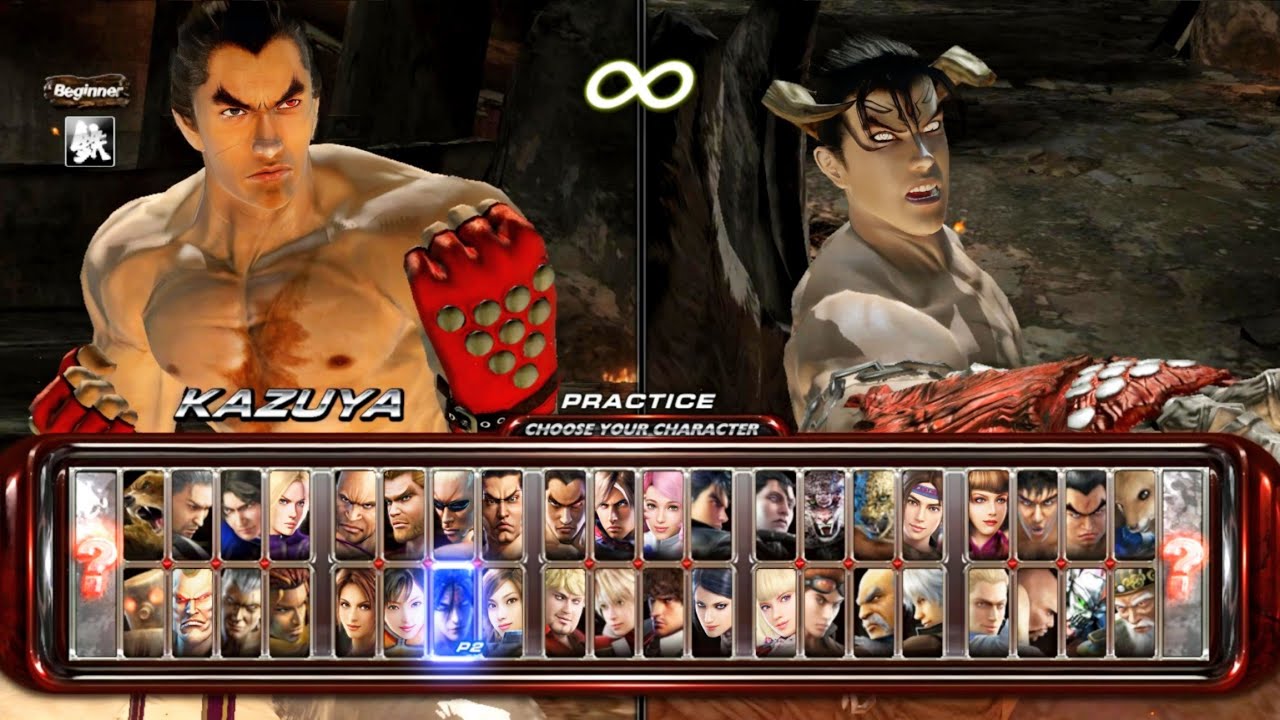Choose the fighter wearing orange goggles
Viewport: 1280px width, 720px height.
tap(825, 612)
